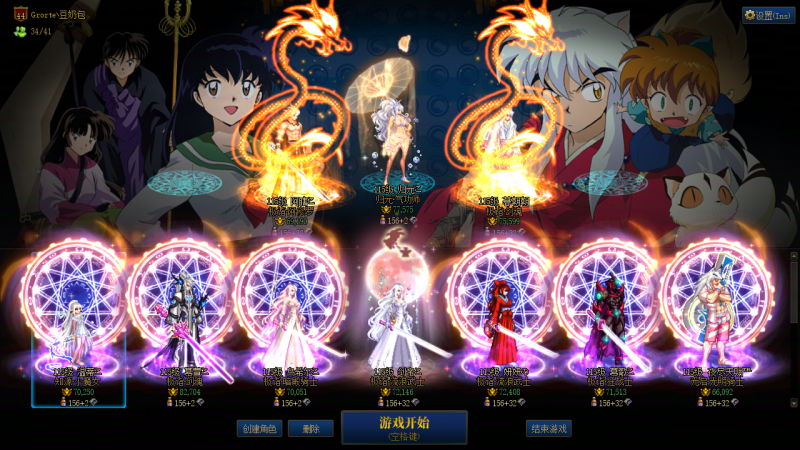Screen dimensions: 800x450
Task: End the game with 结束游戏 button
Action: (549, 428)
